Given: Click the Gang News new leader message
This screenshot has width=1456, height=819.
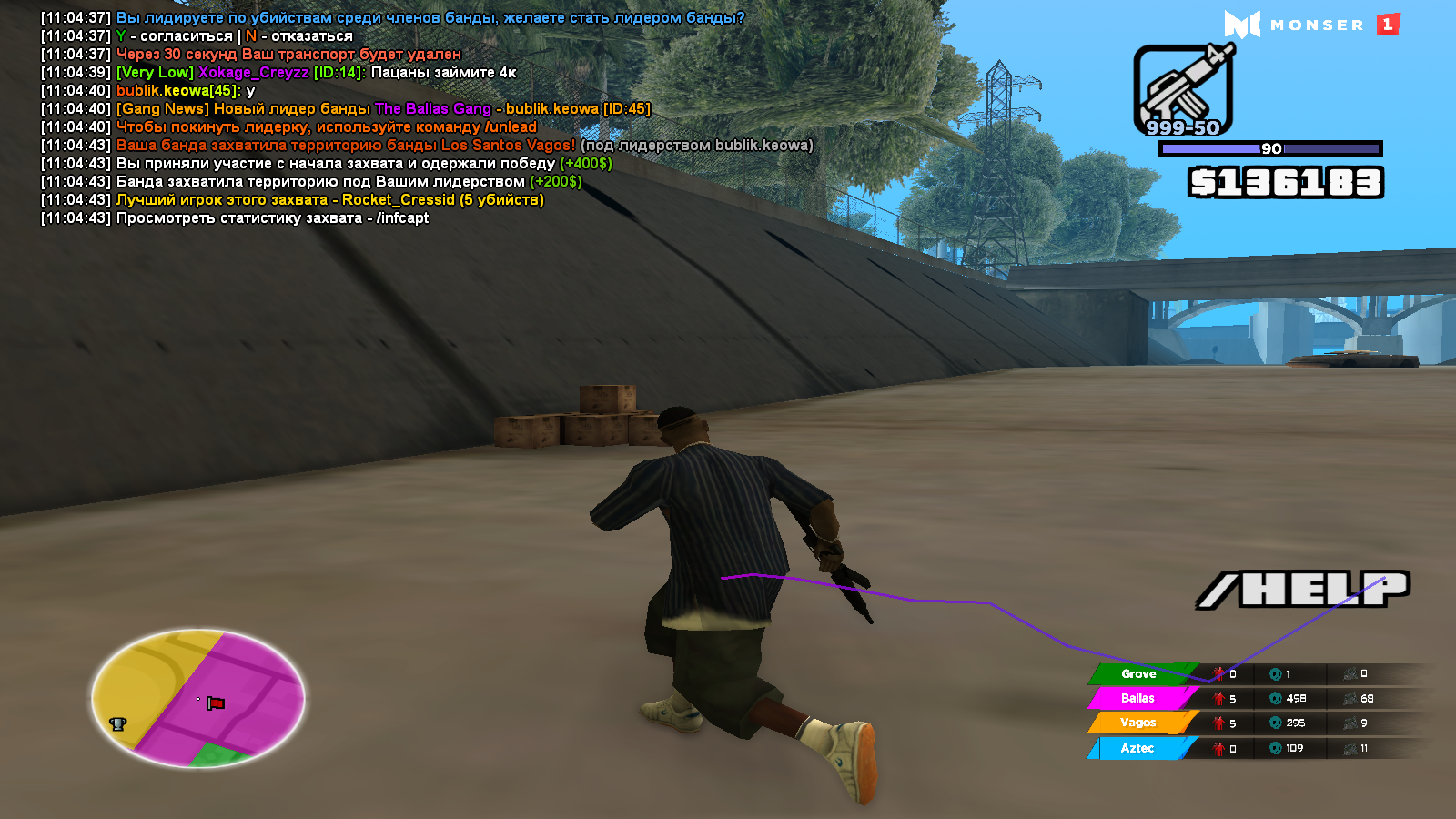Looking at the screenshot, I should 382,109.
